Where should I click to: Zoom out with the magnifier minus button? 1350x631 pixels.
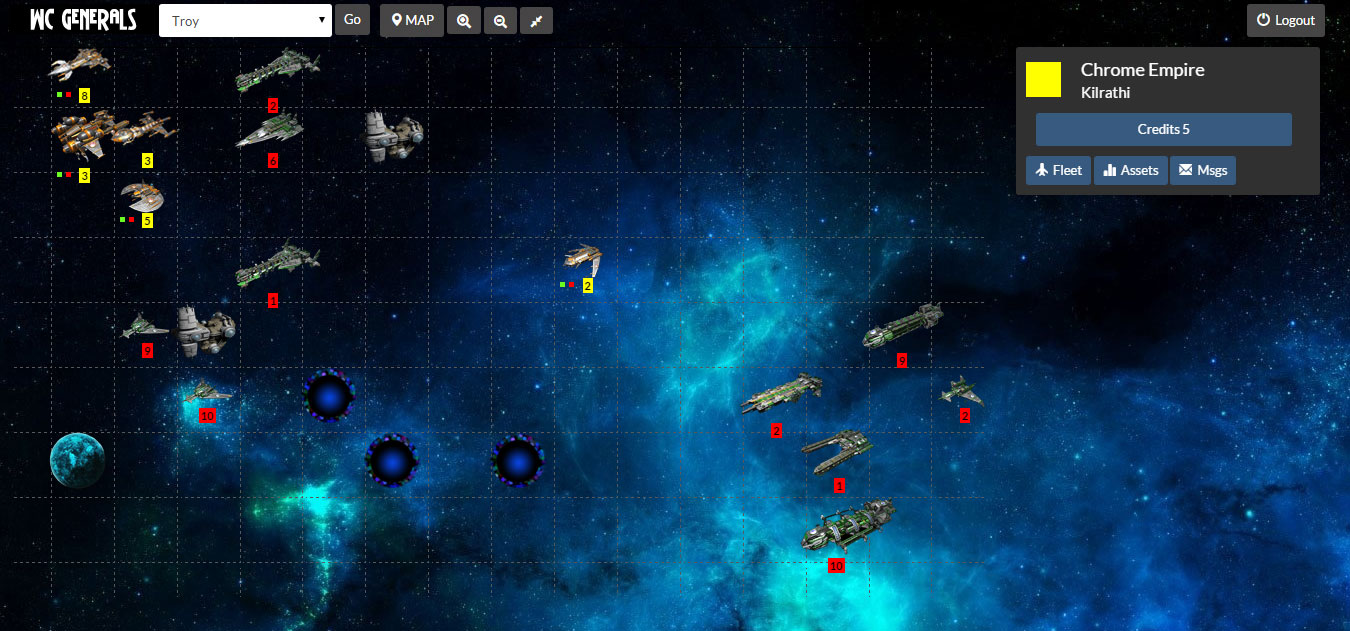pyautogui.click(x=500, y=21)
